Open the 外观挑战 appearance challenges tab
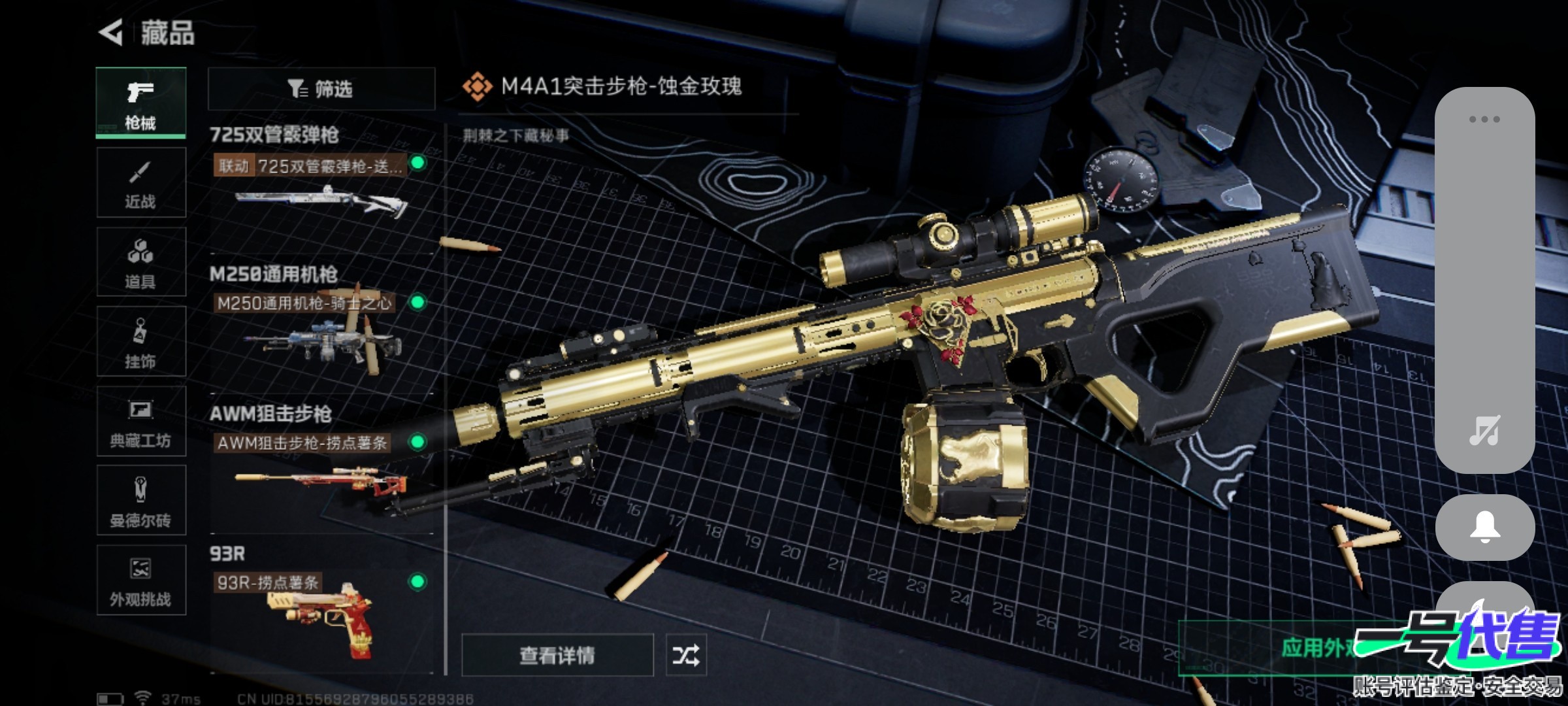Image resolution: width=1568 pixels, height=706 pixels. pyautogui.click(x=140, y=581)
